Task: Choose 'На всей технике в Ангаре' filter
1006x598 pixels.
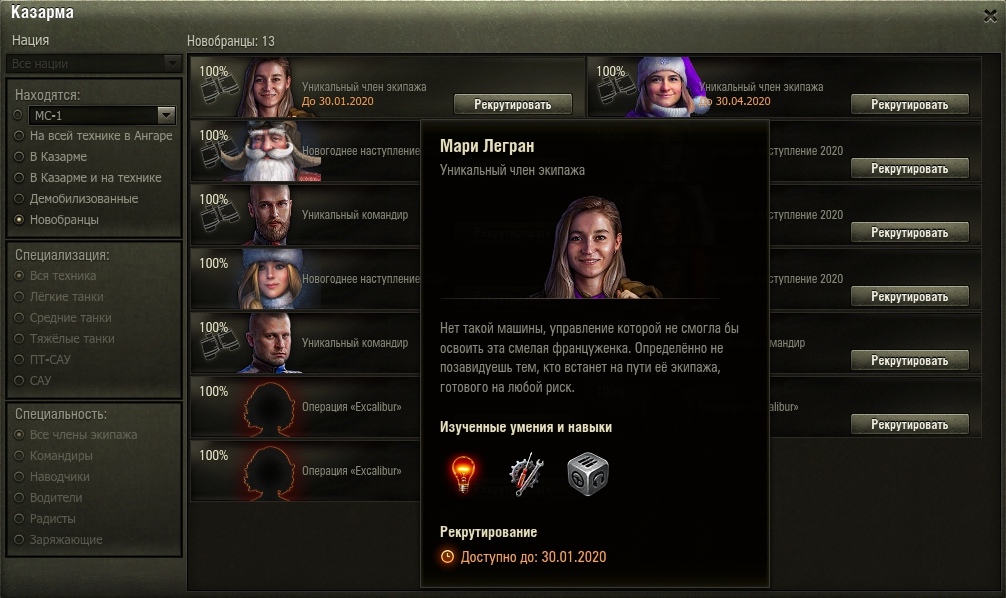Action: pos(18,136)
